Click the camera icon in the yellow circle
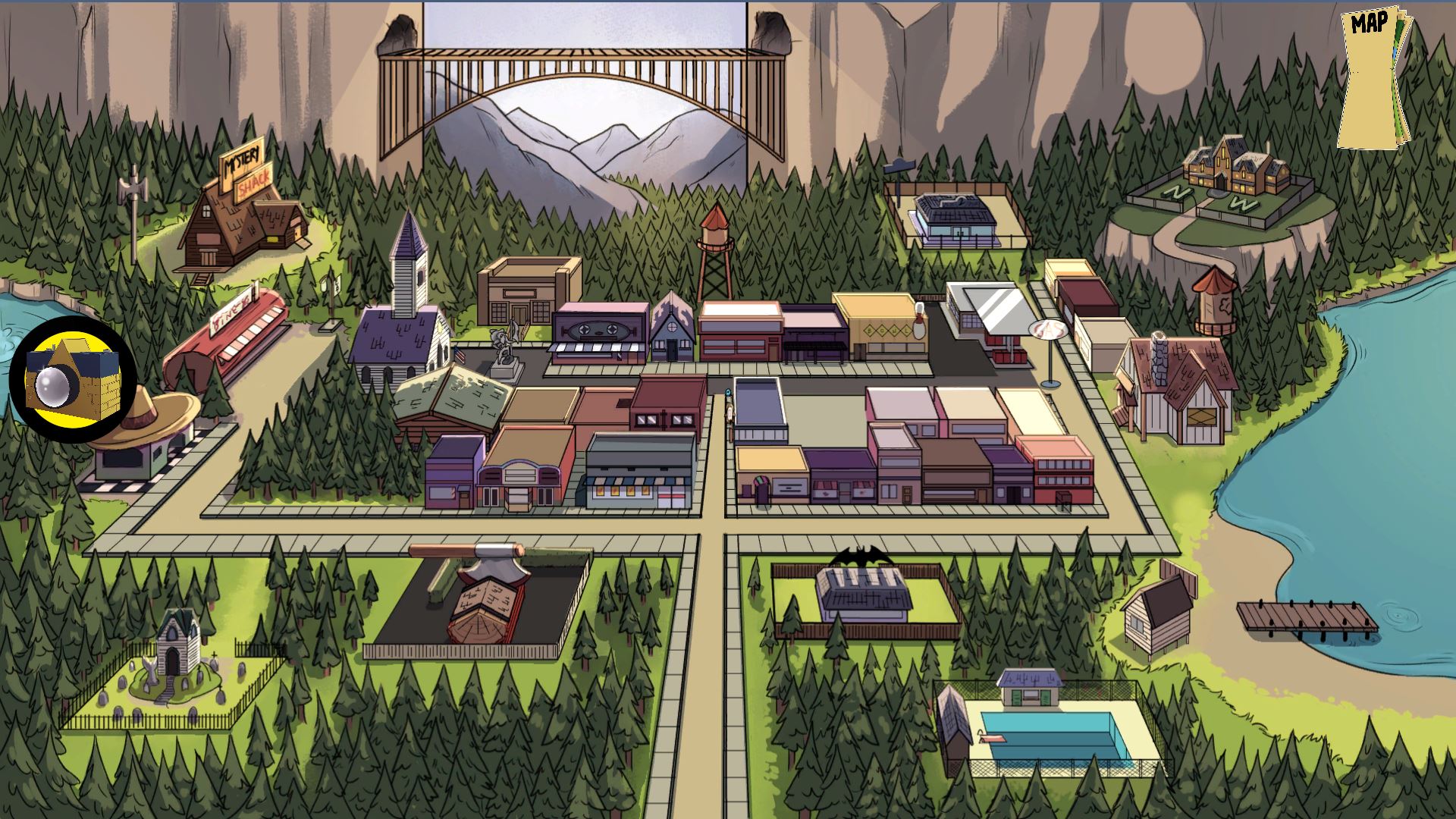 [73, 380]
